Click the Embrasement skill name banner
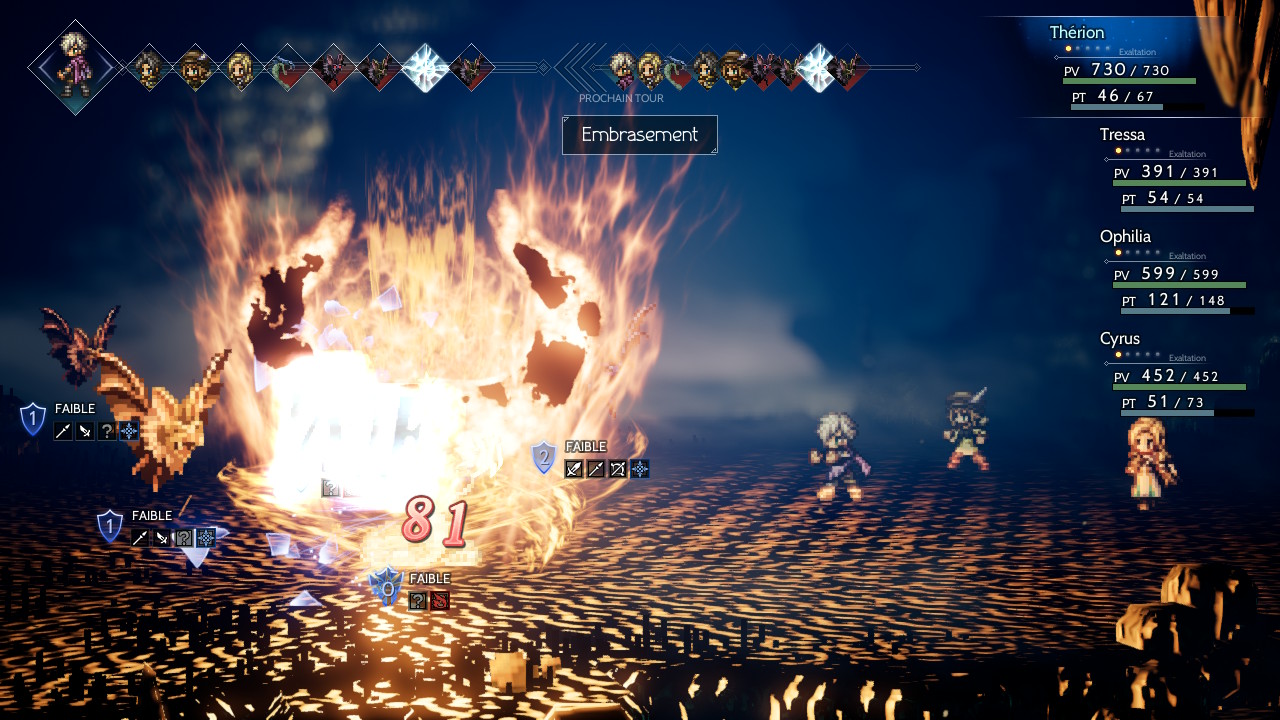1280x720 pixels. pos(640,135)
